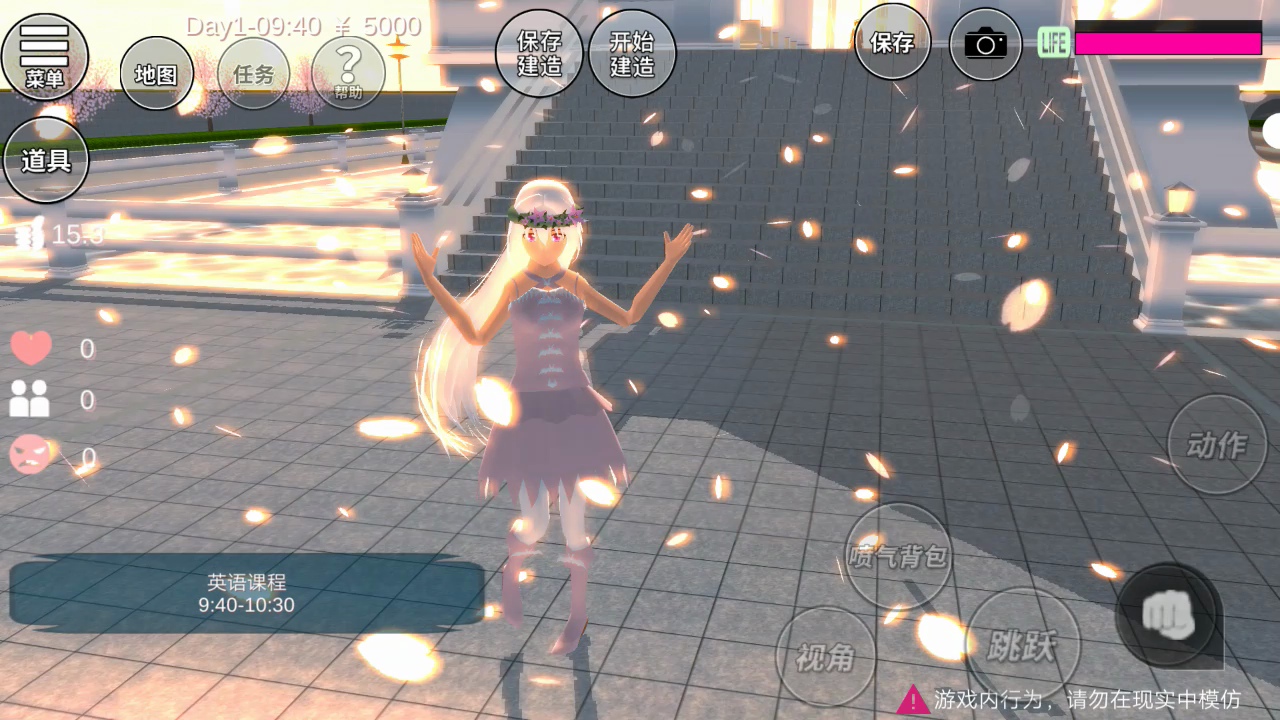Activate the 开始建造 start building button

pyautogui.click(x=632, y=53)
